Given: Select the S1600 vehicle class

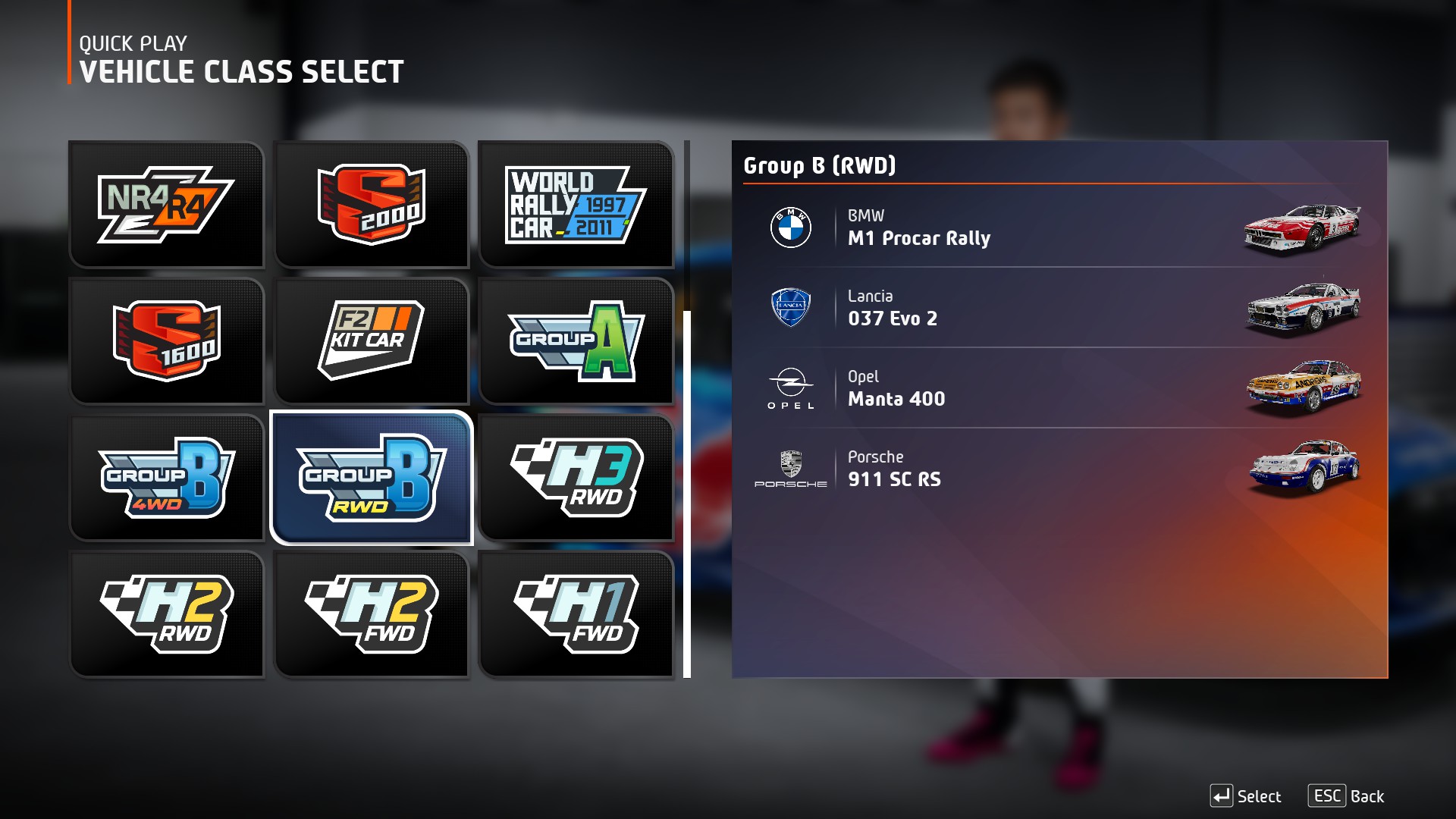Looking at the screenshot, I should coord(166,341).
